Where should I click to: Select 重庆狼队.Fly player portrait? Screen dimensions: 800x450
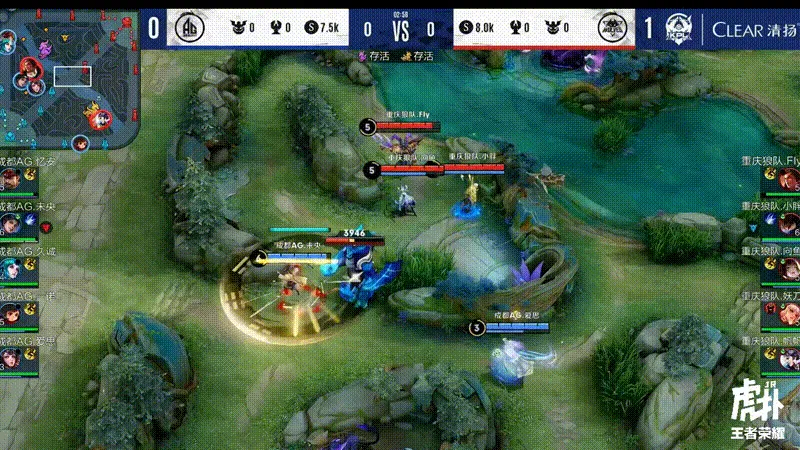click(x=788, y=179)
